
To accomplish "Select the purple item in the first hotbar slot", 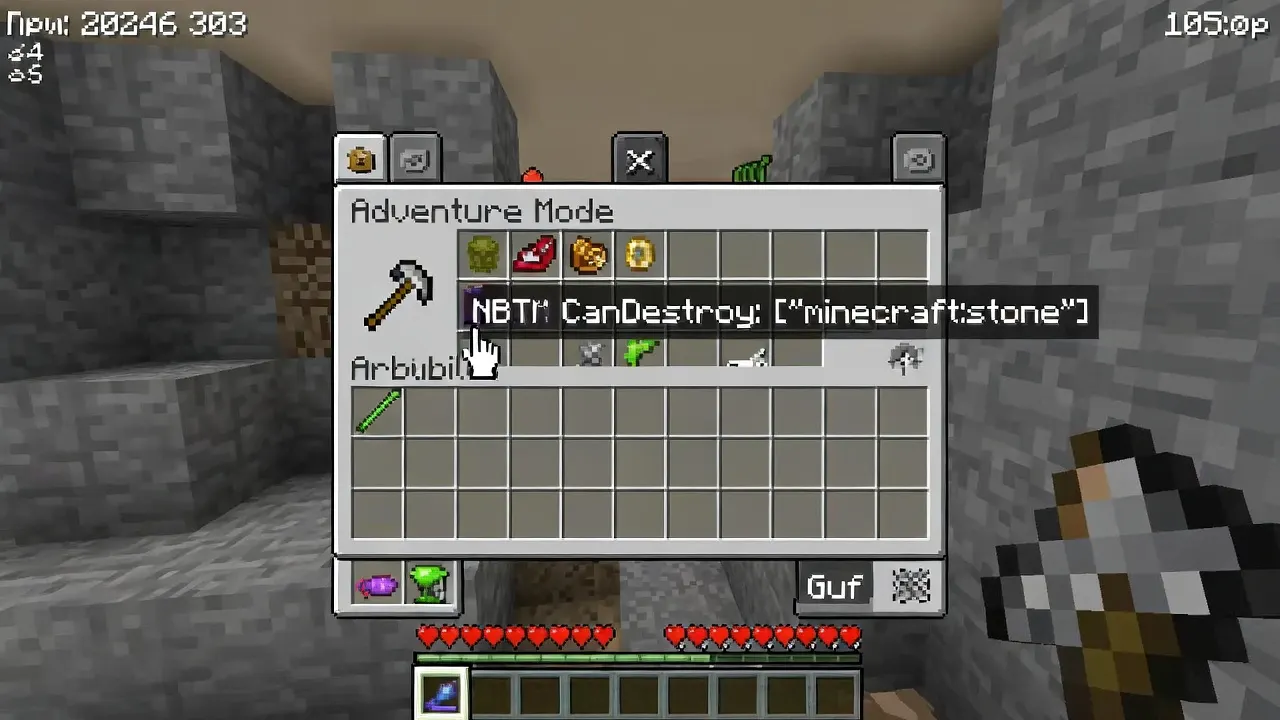I will 441,693.
